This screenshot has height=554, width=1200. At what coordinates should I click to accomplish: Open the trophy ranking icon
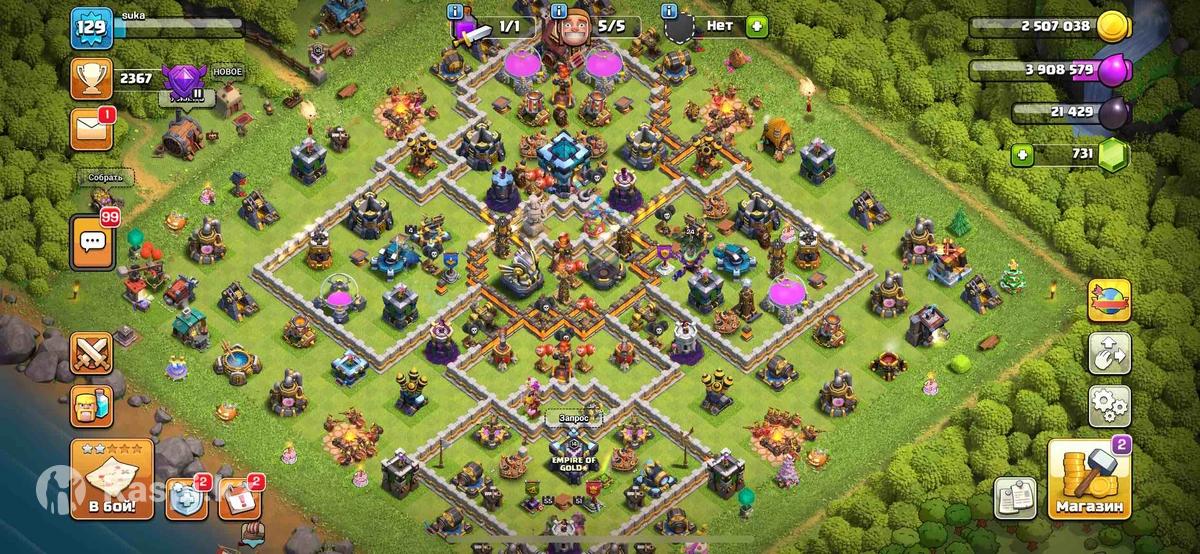click(91, 76)
